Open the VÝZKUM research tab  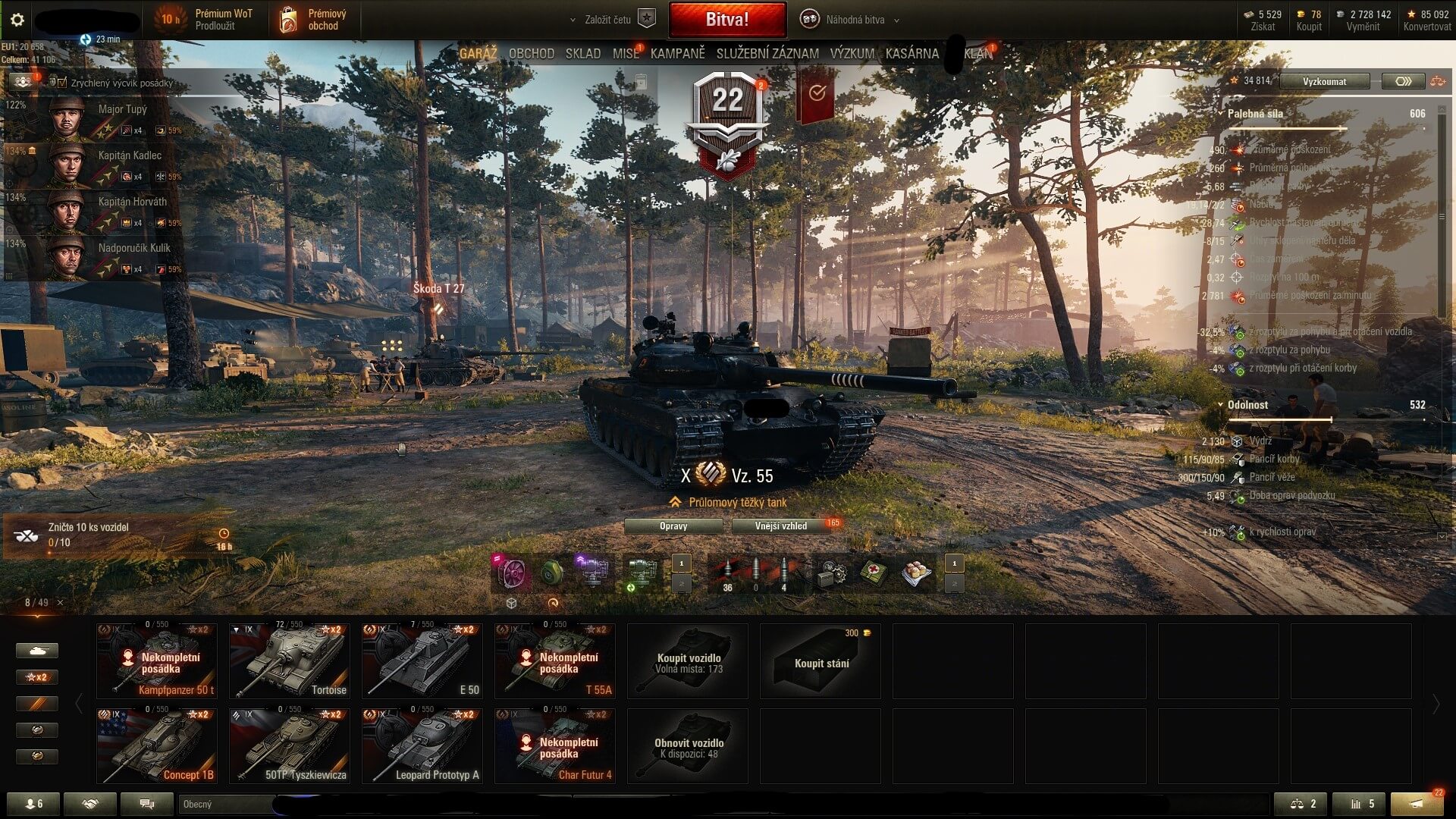[x=852, y=54]
